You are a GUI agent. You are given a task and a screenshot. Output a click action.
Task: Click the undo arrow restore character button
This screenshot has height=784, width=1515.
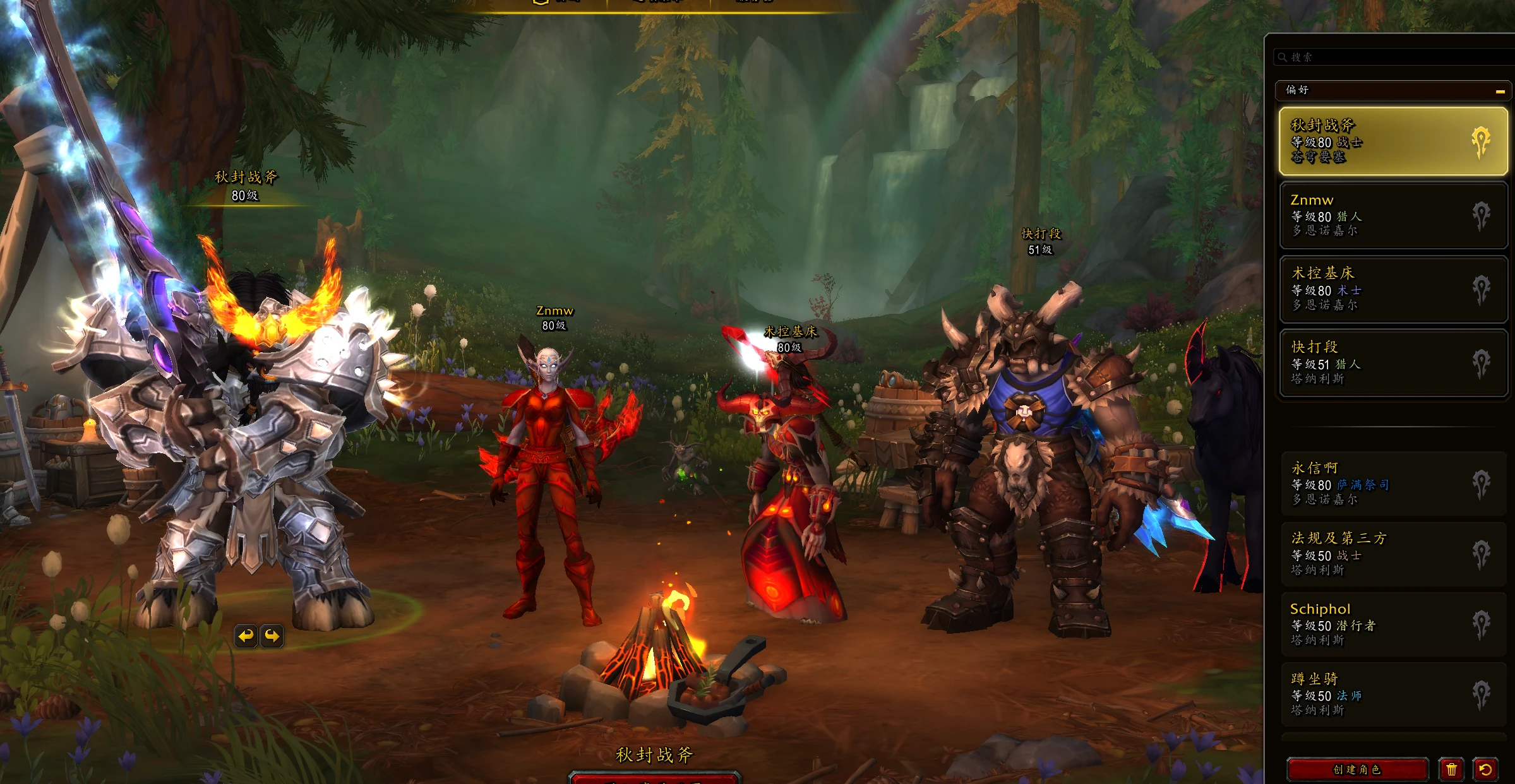1485,769
